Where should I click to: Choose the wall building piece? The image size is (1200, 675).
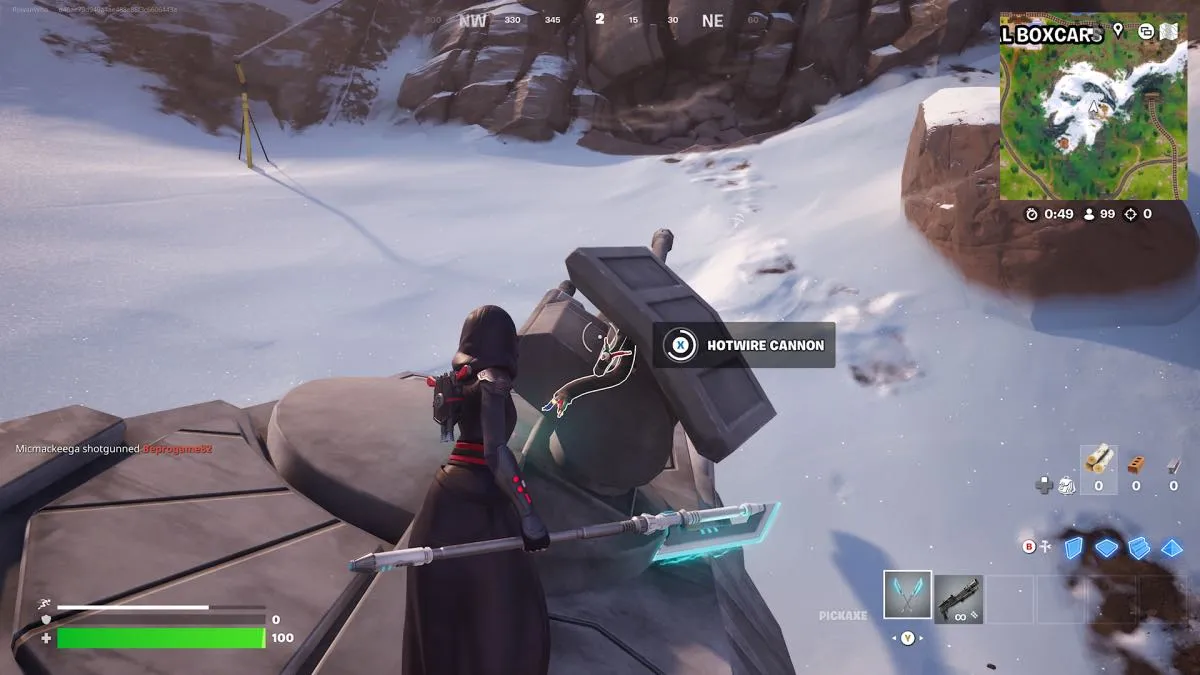[x=1073, y=547]
